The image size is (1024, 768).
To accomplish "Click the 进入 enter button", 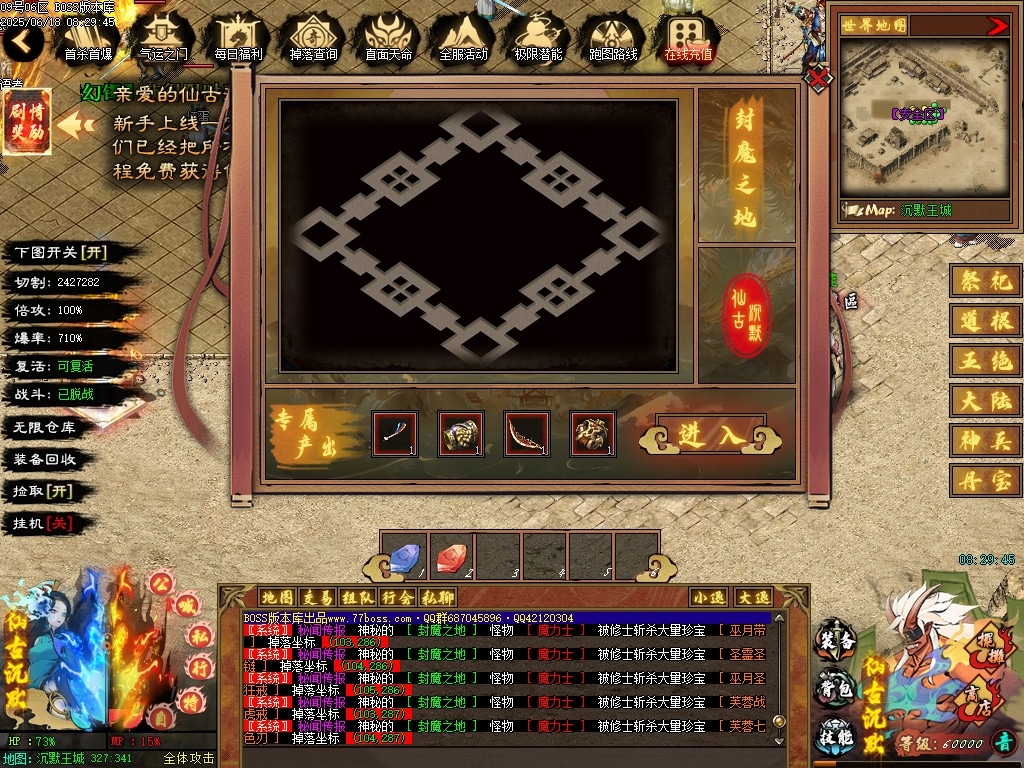I will [712, 435].
